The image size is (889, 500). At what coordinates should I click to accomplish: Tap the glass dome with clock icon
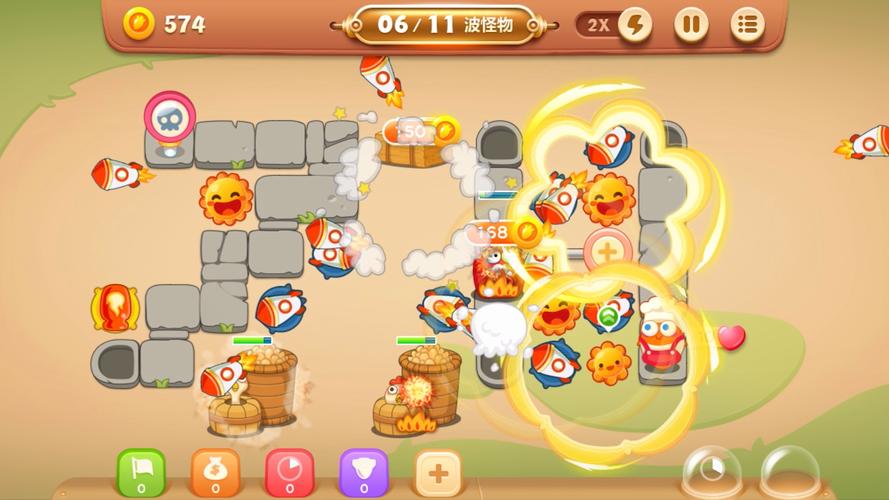[x=711, y=471]
